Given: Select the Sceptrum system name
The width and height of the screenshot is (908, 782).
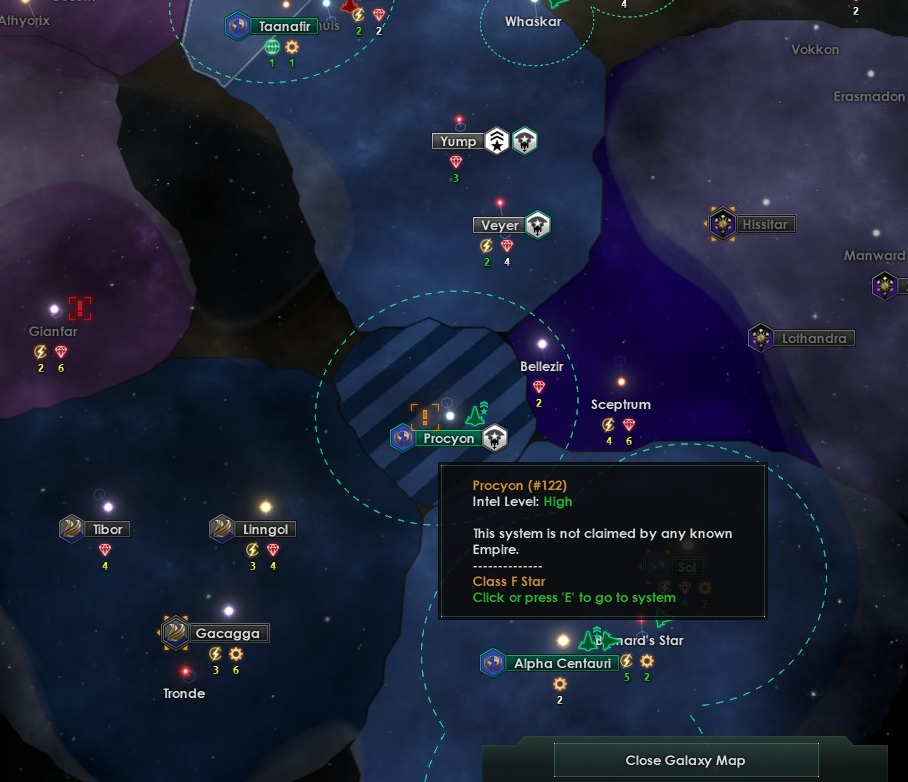Looking at the screenshot, I should pos(620,405).
